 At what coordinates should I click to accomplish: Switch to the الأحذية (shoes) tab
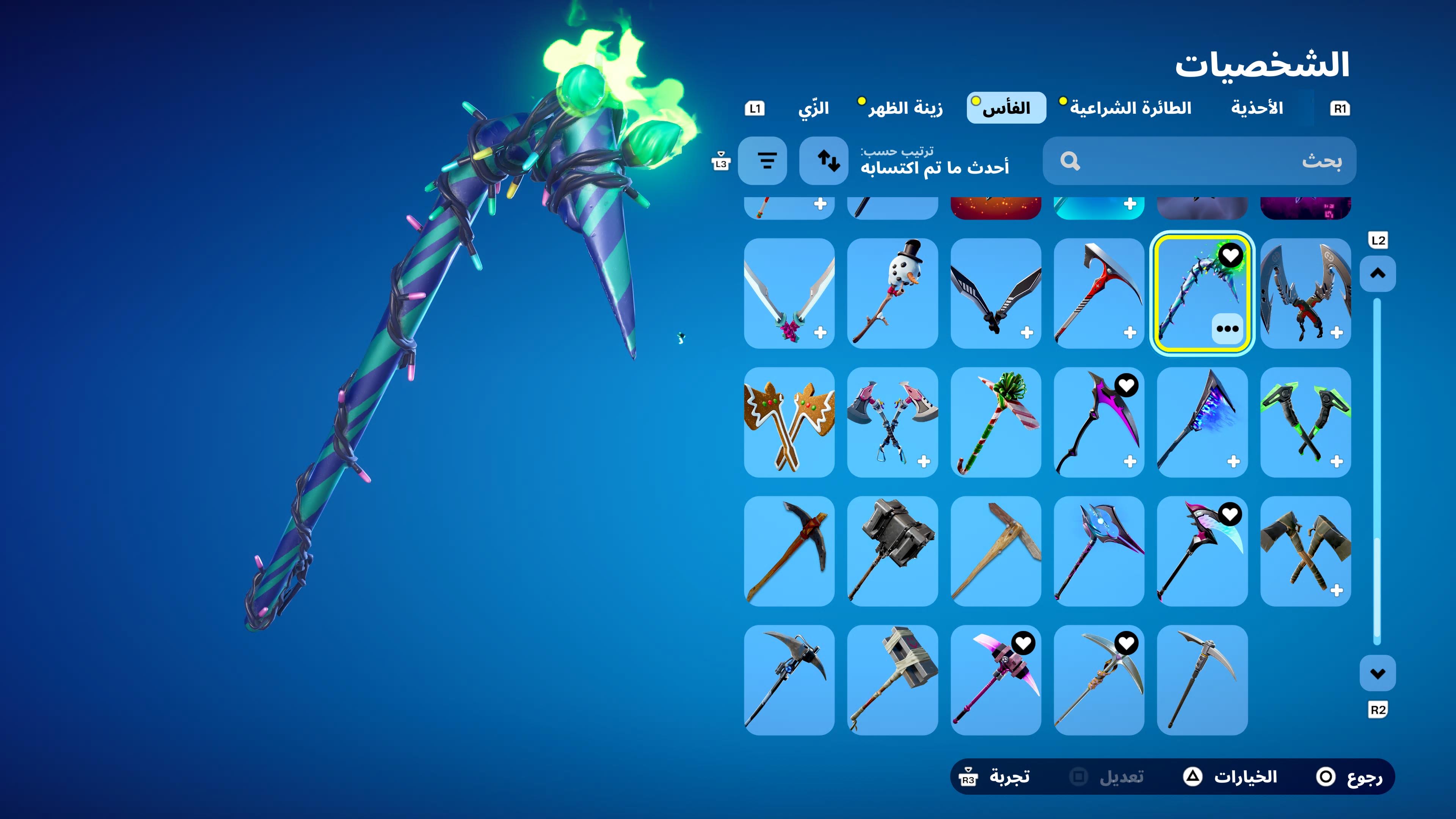point(1257,108)
